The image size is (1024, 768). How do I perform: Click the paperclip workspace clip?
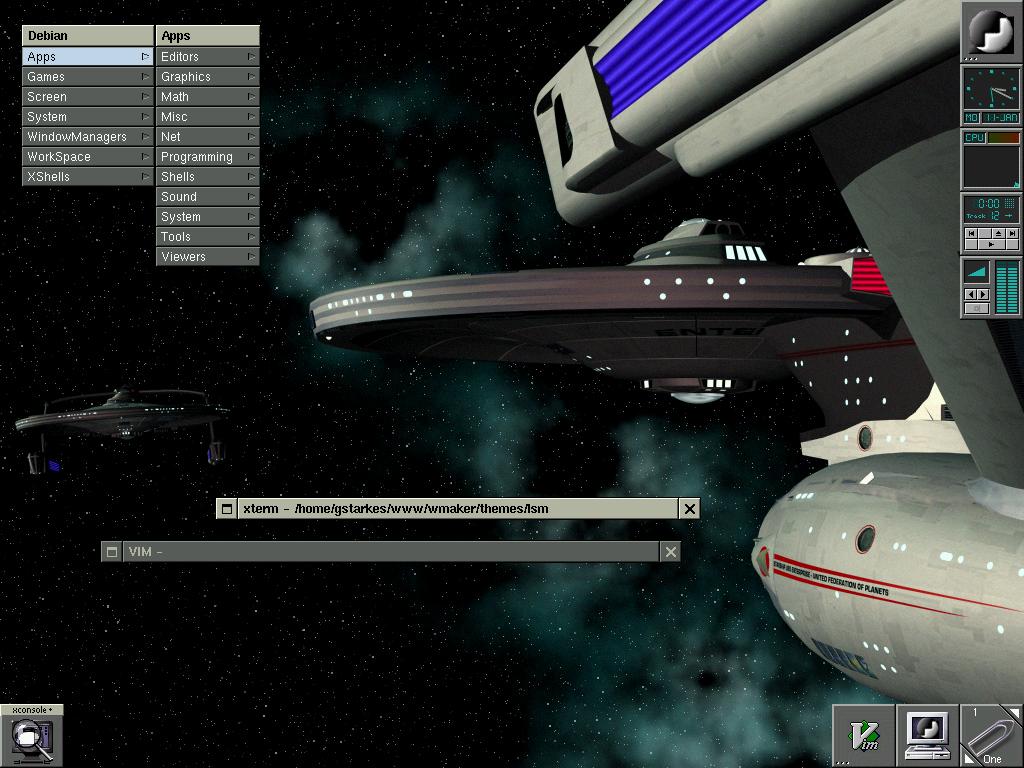(991, 736)
